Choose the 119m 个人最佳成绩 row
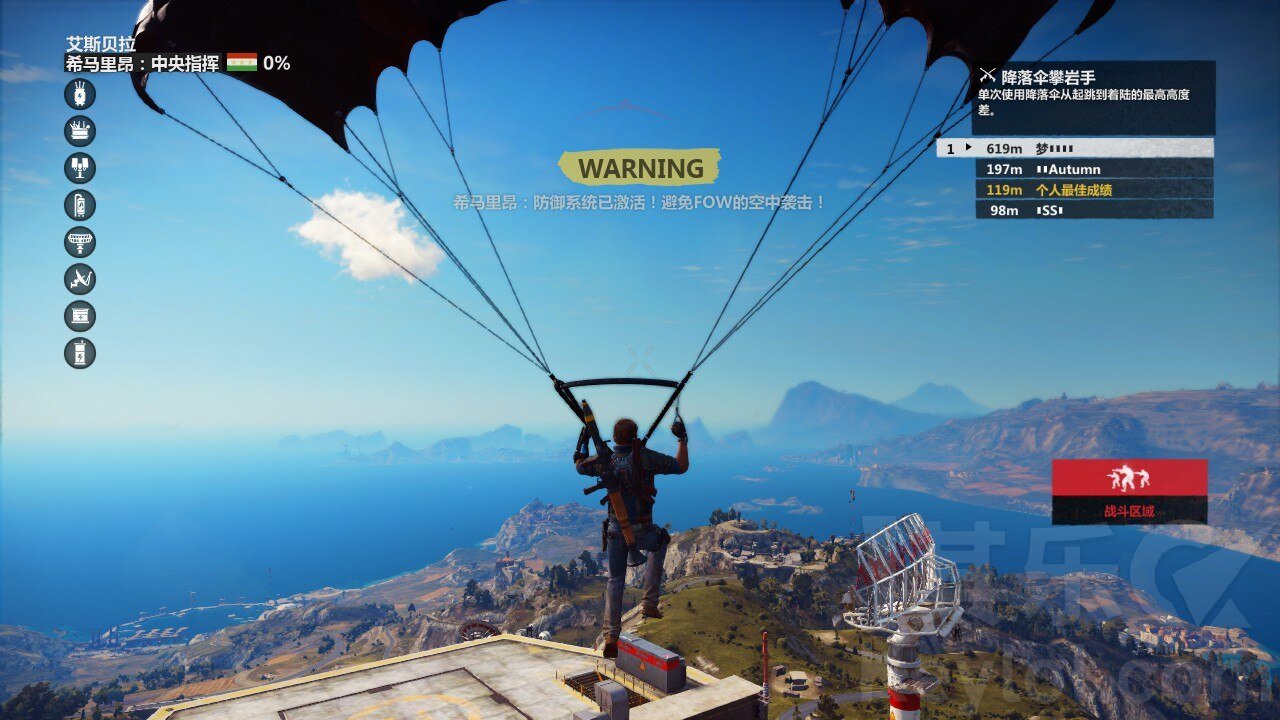 tap(1094, 190)
